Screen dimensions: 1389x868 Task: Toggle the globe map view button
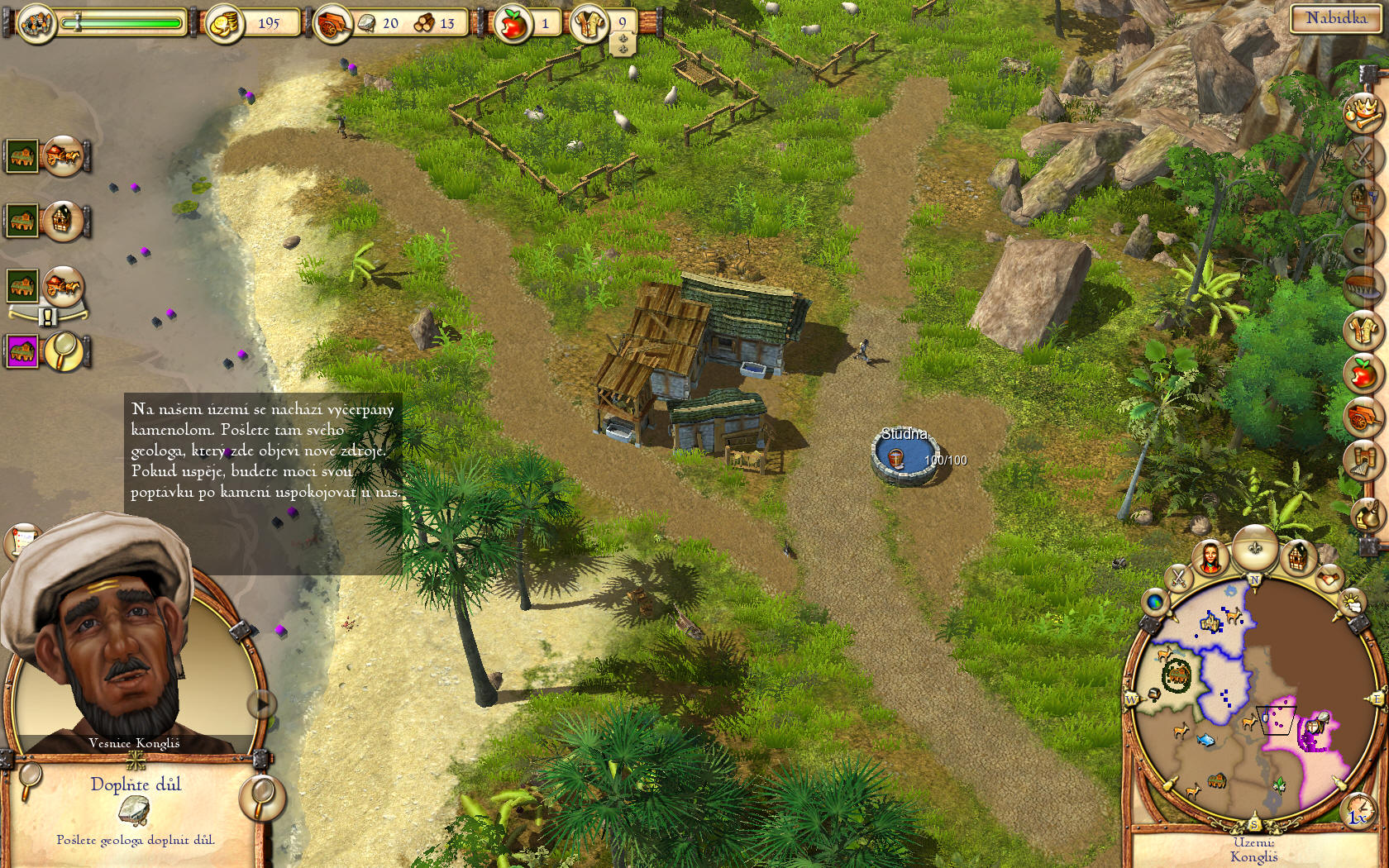pyautogui.click(x=1154, y=603)
